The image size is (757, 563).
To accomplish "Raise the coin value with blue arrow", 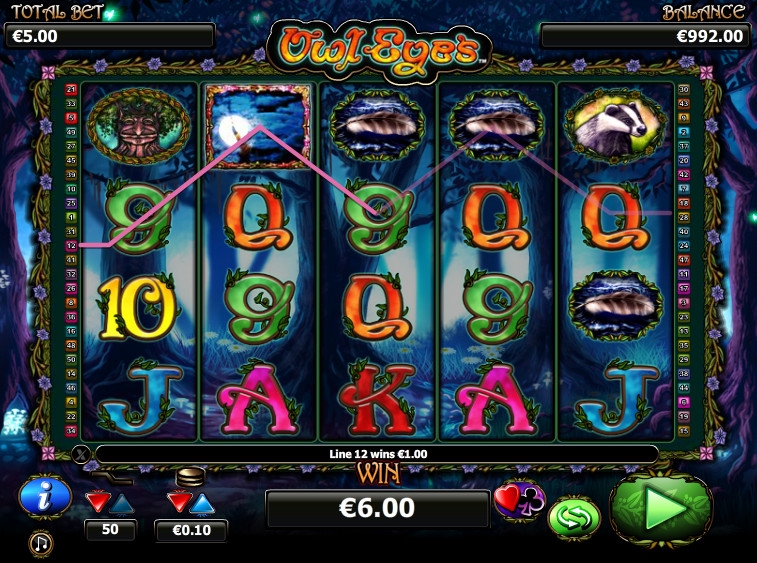I will click(203, 502).
